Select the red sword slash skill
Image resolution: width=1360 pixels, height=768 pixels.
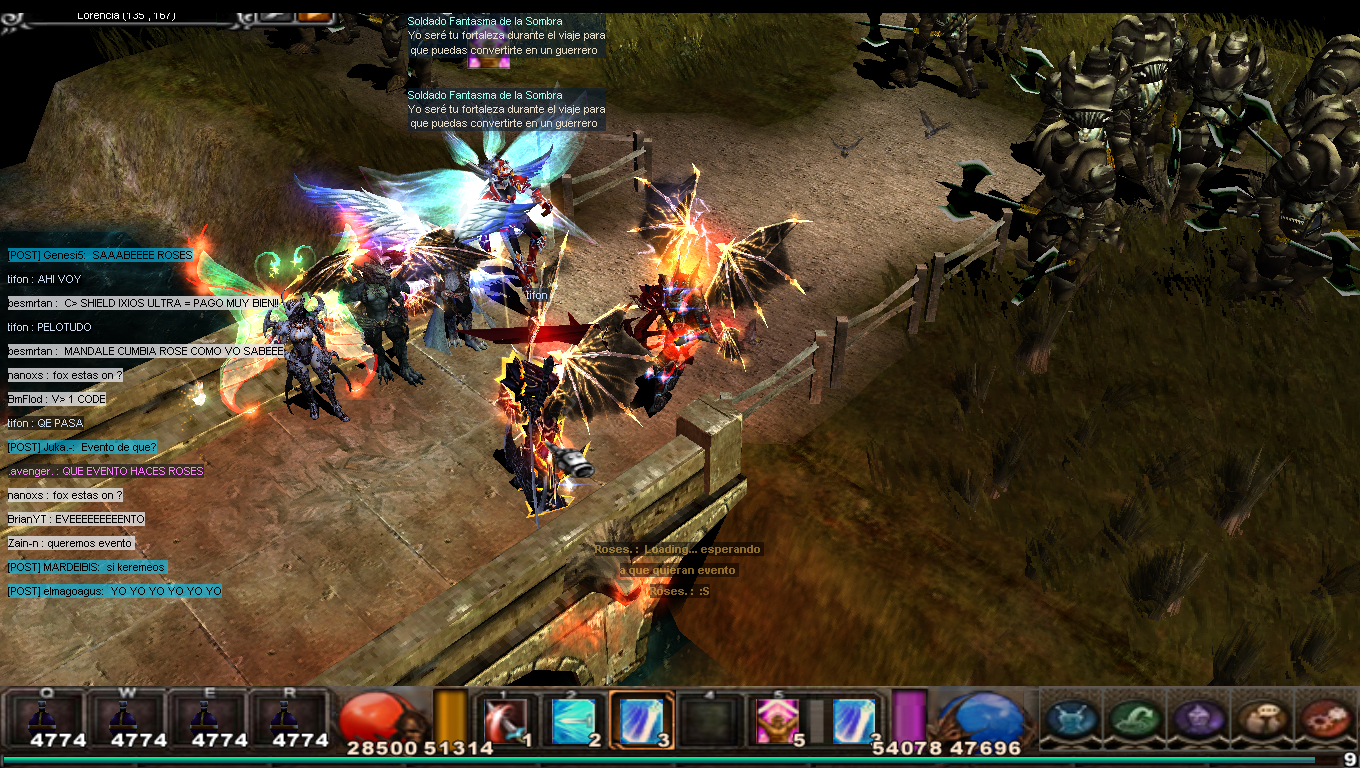506,720
